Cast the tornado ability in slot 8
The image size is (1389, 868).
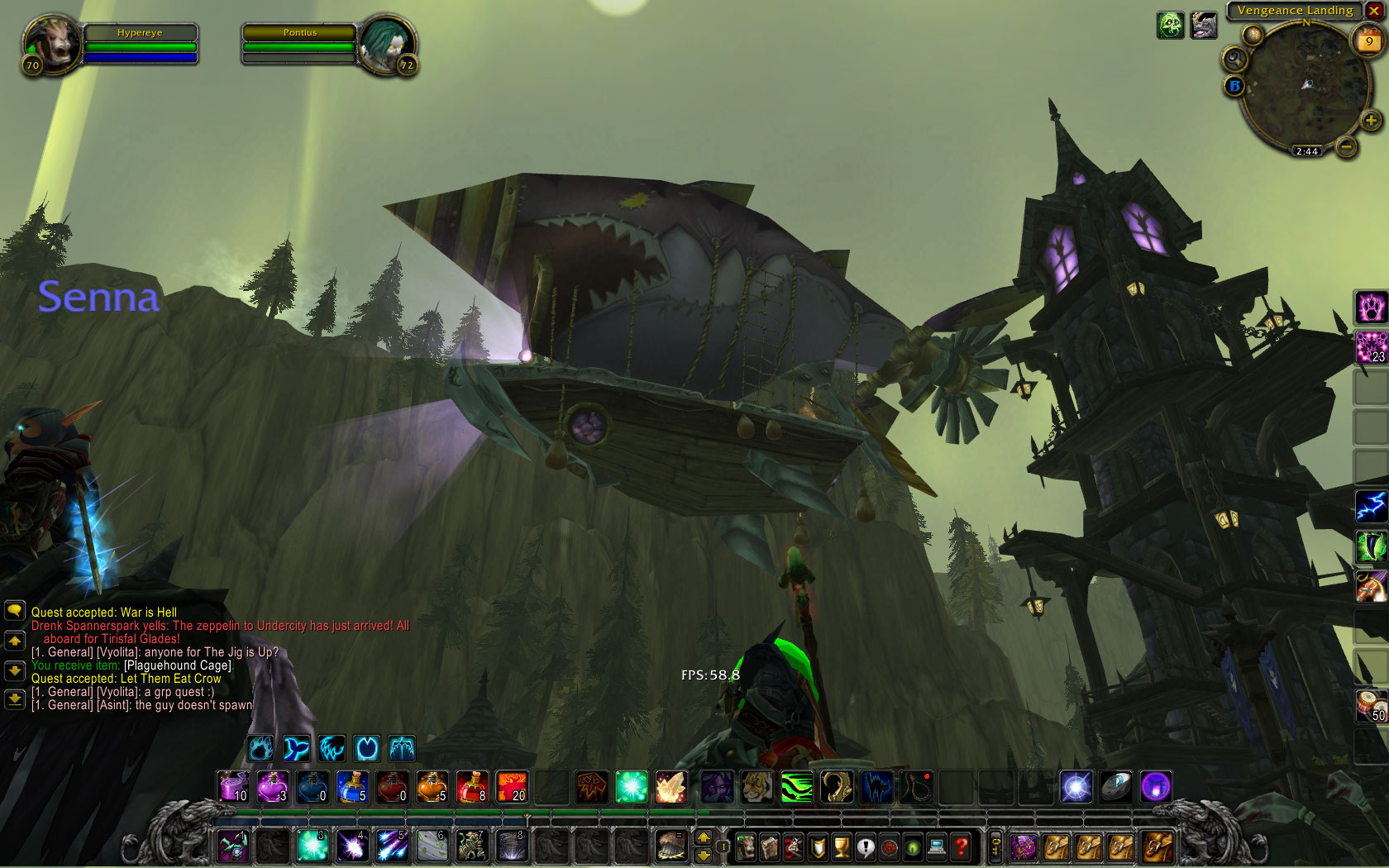[511, 847]
